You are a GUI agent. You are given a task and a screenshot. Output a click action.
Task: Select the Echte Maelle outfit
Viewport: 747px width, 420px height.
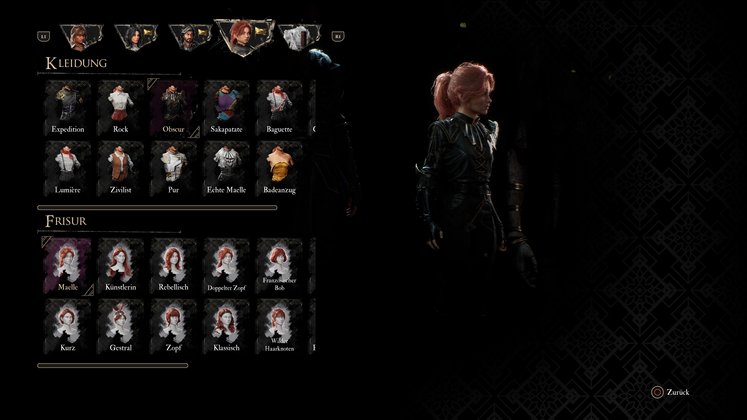click(224, 166)
